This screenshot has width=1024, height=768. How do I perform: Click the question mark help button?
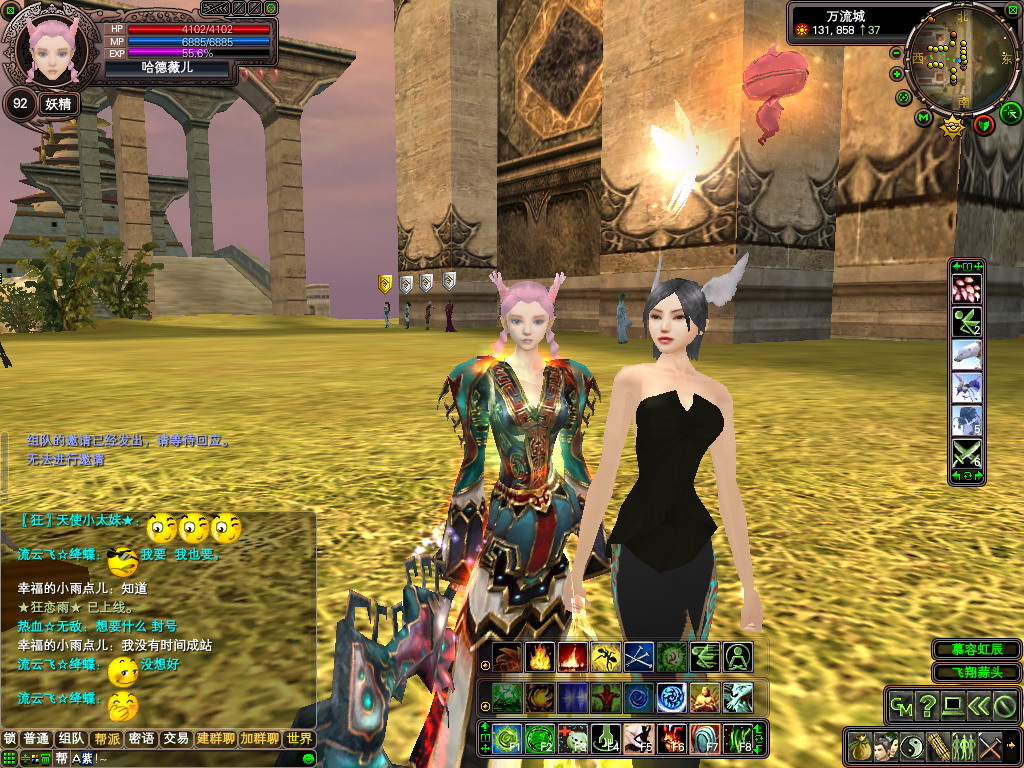click(927, 706)
